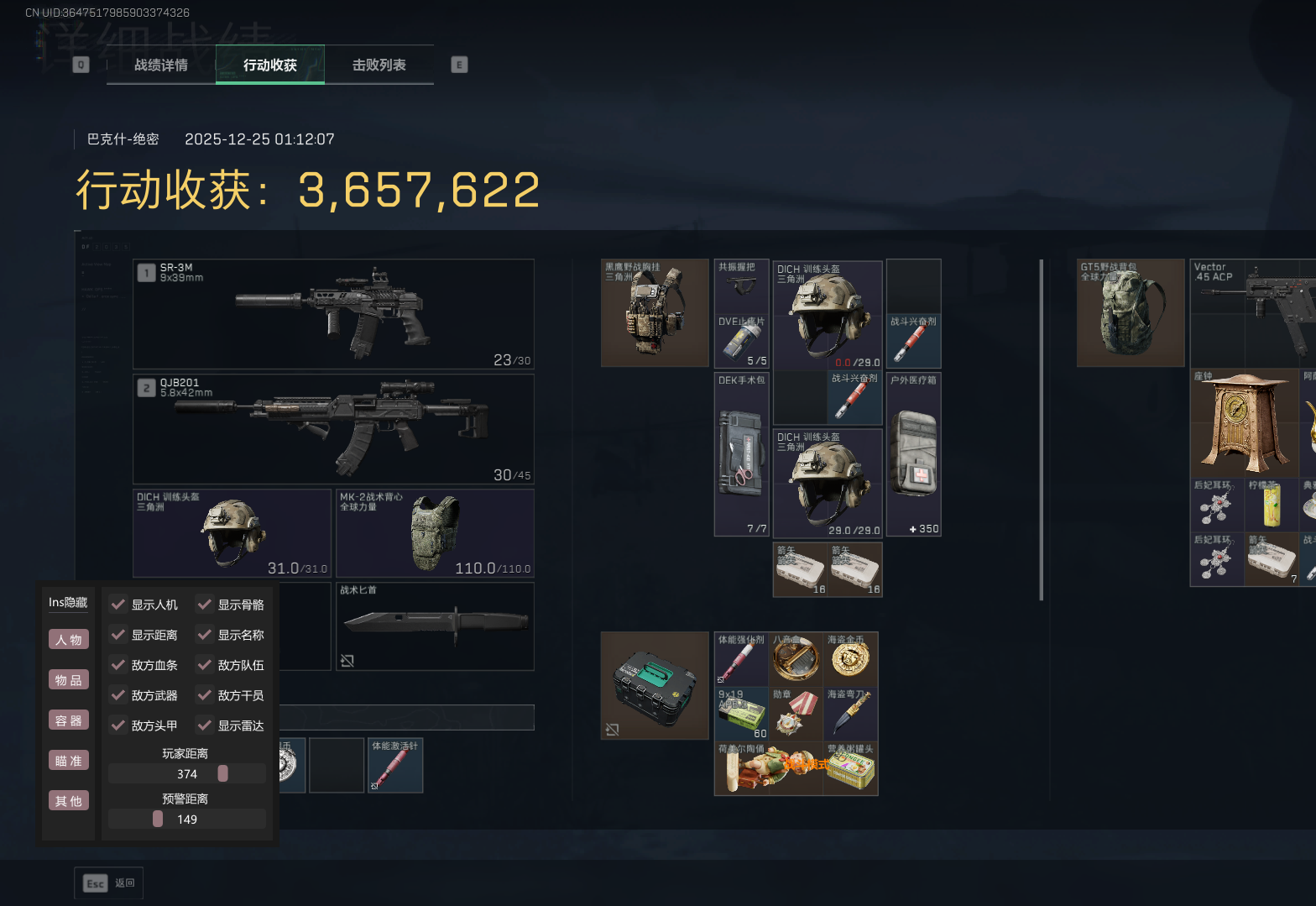Select the 黑鹰野战胸挂 chest rig

(655, 312)
